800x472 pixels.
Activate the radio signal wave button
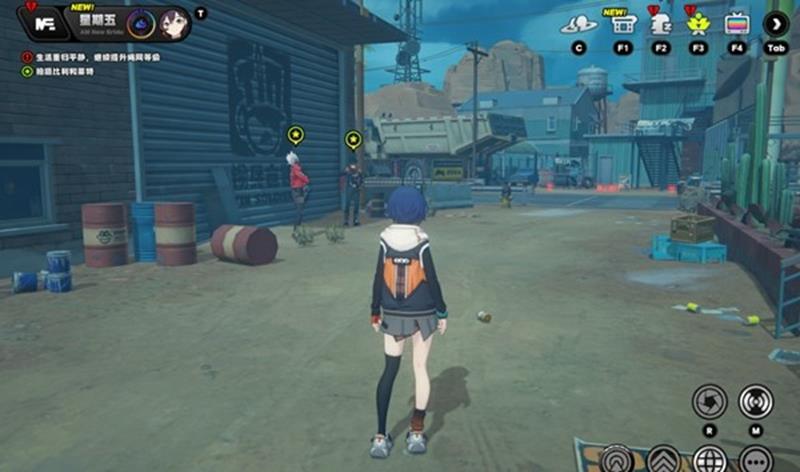[x=756, y=401]
